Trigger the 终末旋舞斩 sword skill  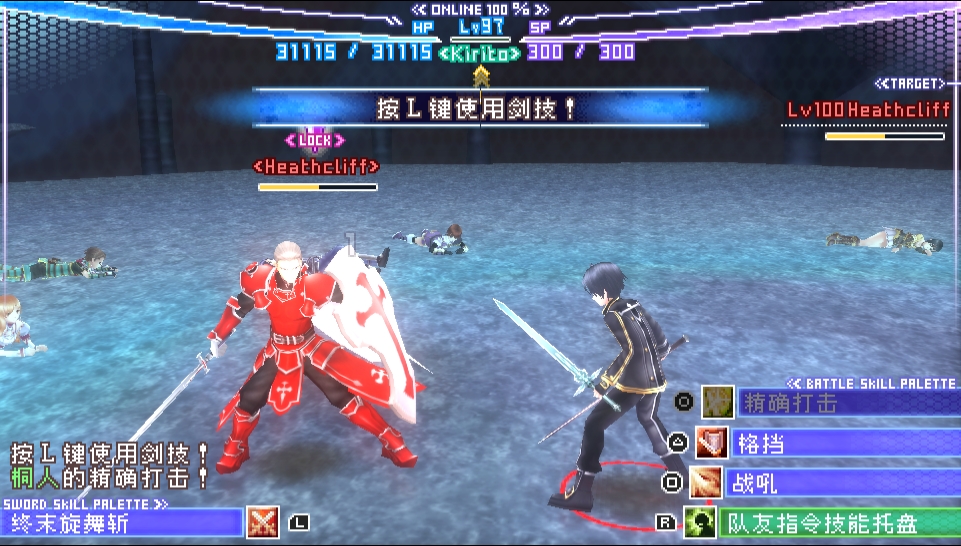(x=122, y=522)
